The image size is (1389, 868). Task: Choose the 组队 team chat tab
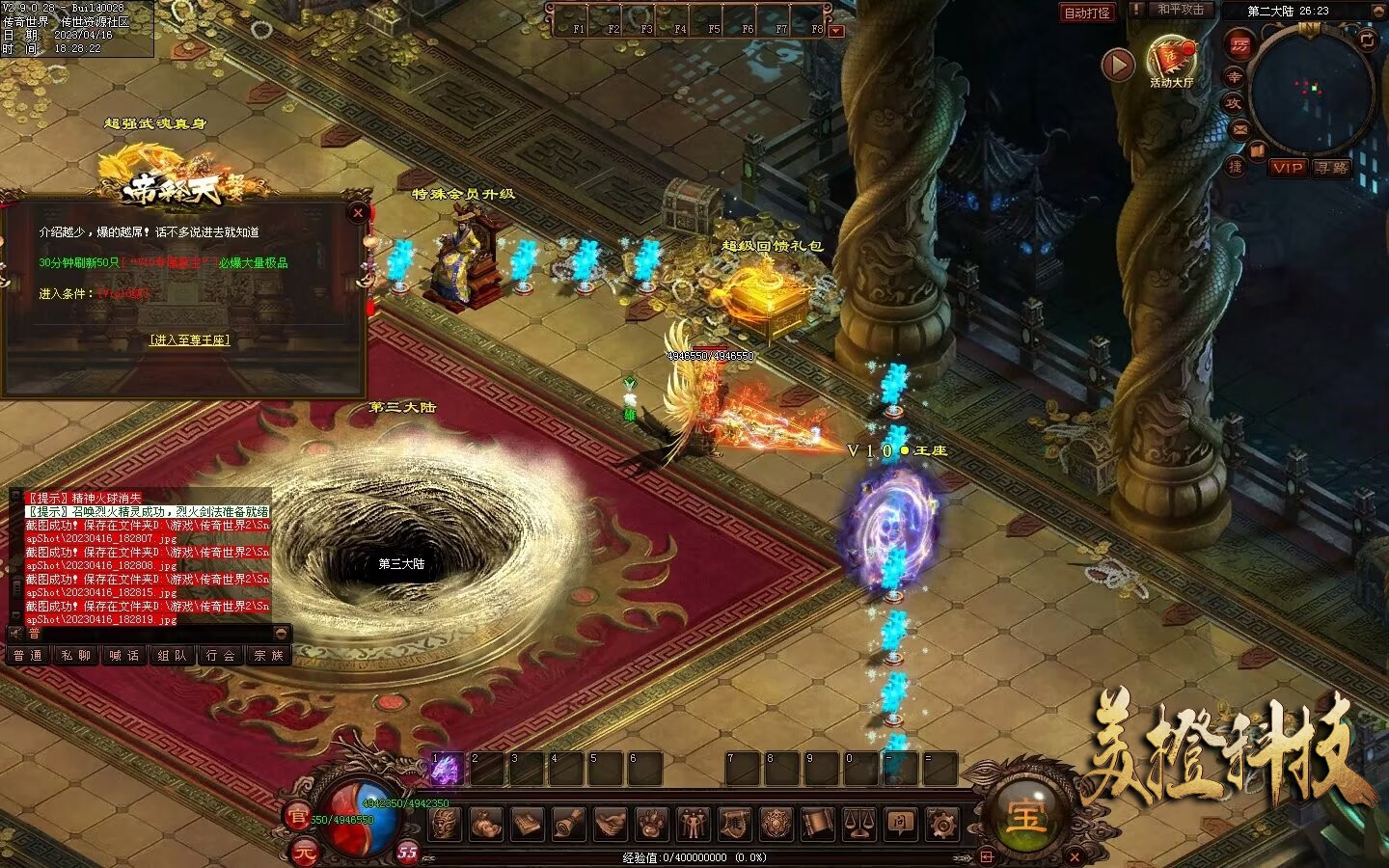click(x=173, y=656)
